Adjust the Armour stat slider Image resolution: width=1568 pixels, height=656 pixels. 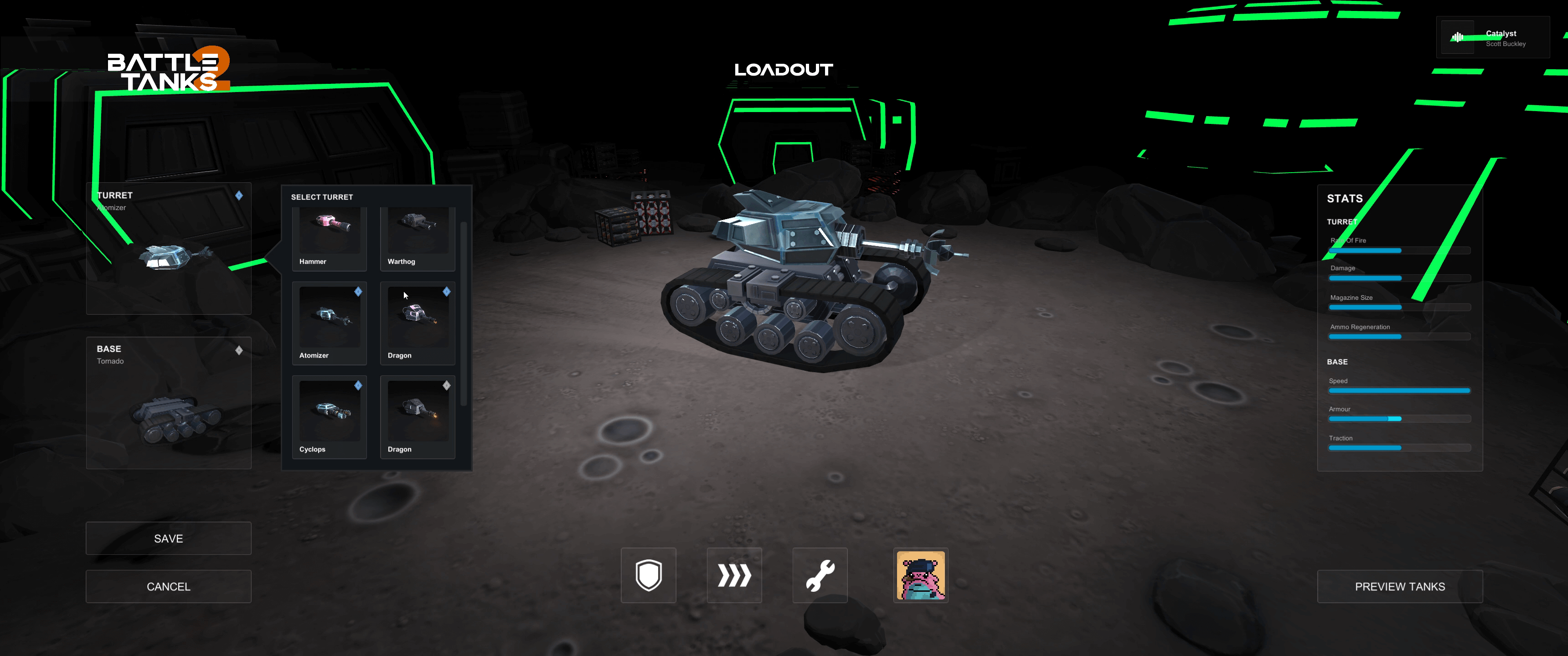[x=1399, y=419]
